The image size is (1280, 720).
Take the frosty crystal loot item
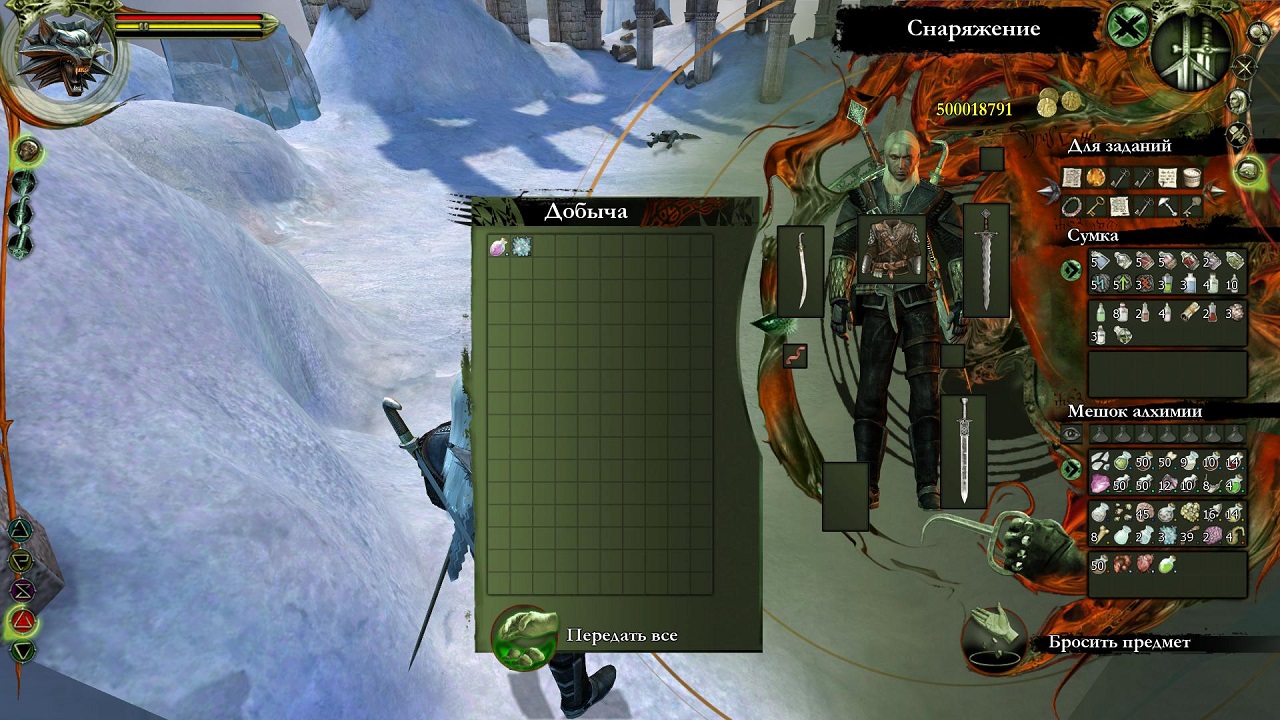click(x=521, y=246)
